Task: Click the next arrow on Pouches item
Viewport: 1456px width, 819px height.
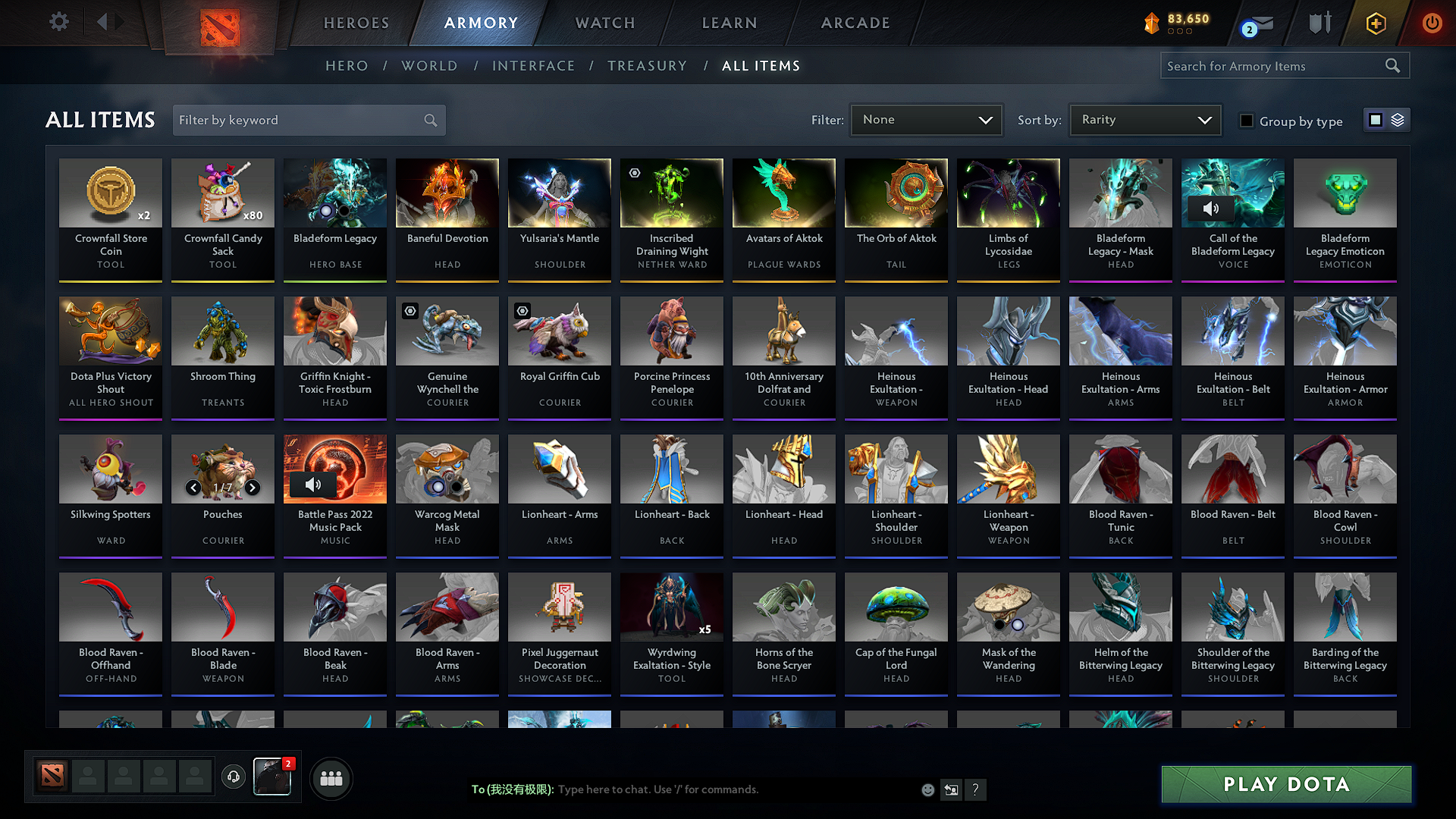Action: pos(253,488)
